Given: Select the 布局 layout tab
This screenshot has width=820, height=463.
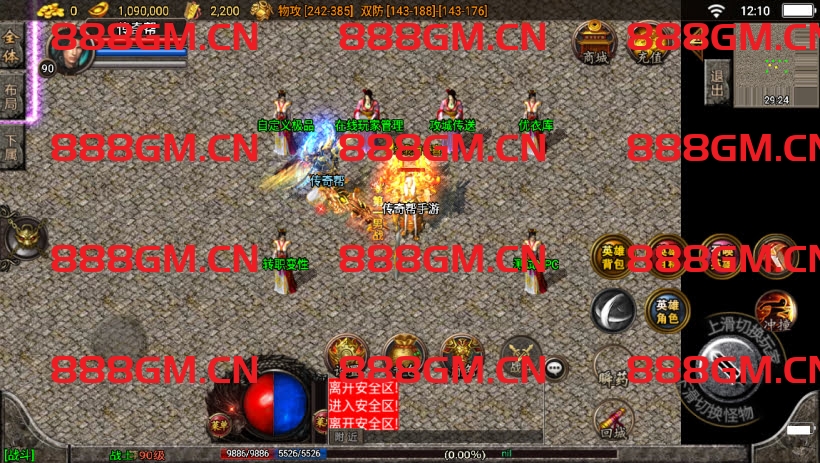Looking at the screenshot, I should click(x=12, y=98).
